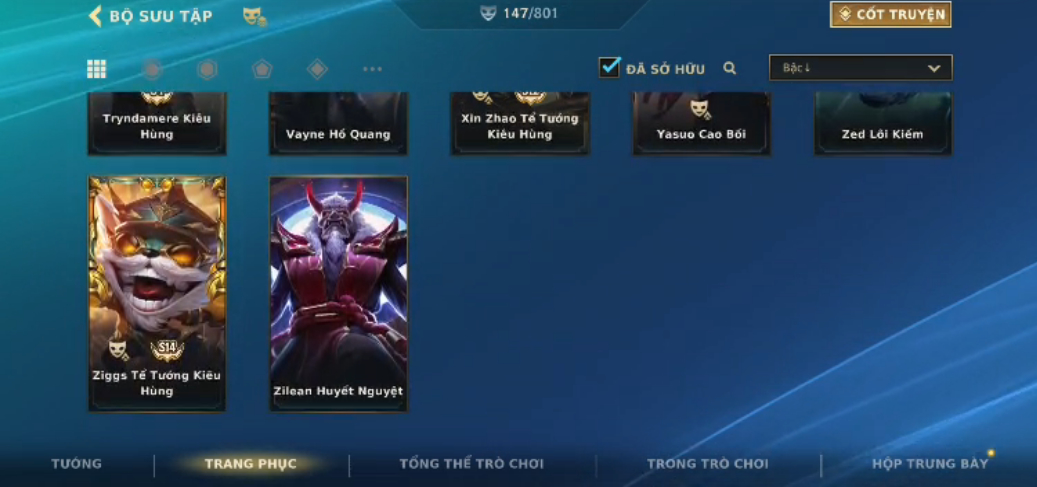Open the Tổng Thể Trò Chơi tab
This screenshot has height=487, width=1037.
click(471, 464)
